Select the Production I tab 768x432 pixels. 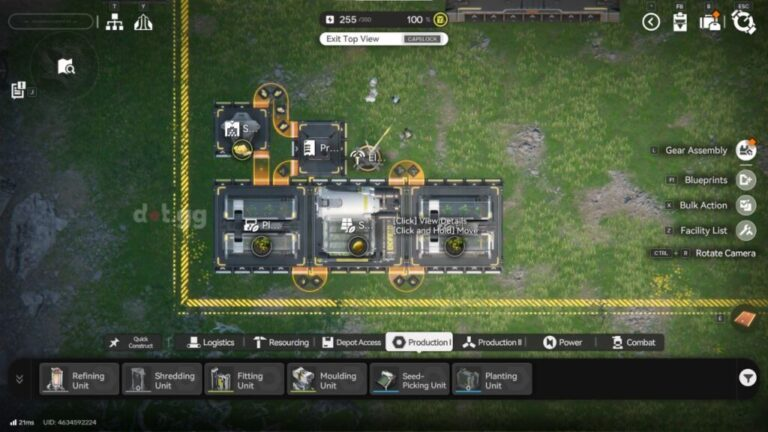click(x=420, y=342)
